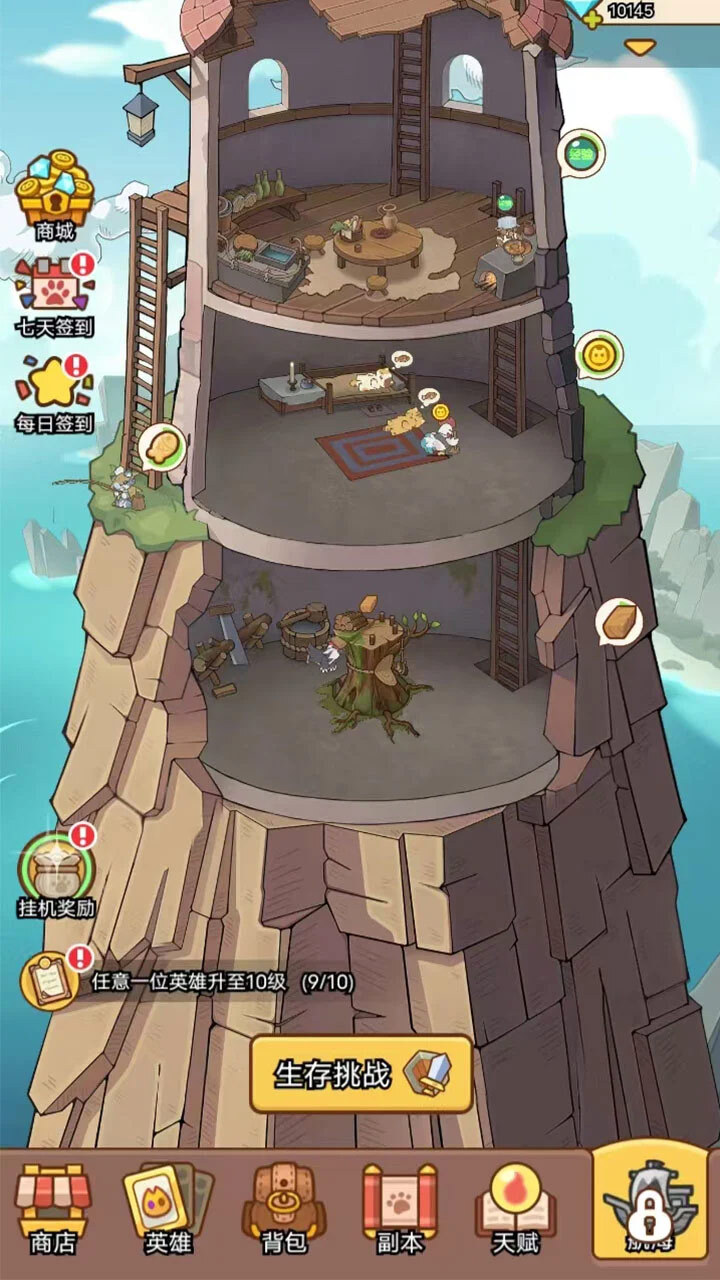Image resolution: width=720 pixels, height=1280 pixels.
Task: Claim the 挂机奖励 idle rewards
Action: coord(56,870)
